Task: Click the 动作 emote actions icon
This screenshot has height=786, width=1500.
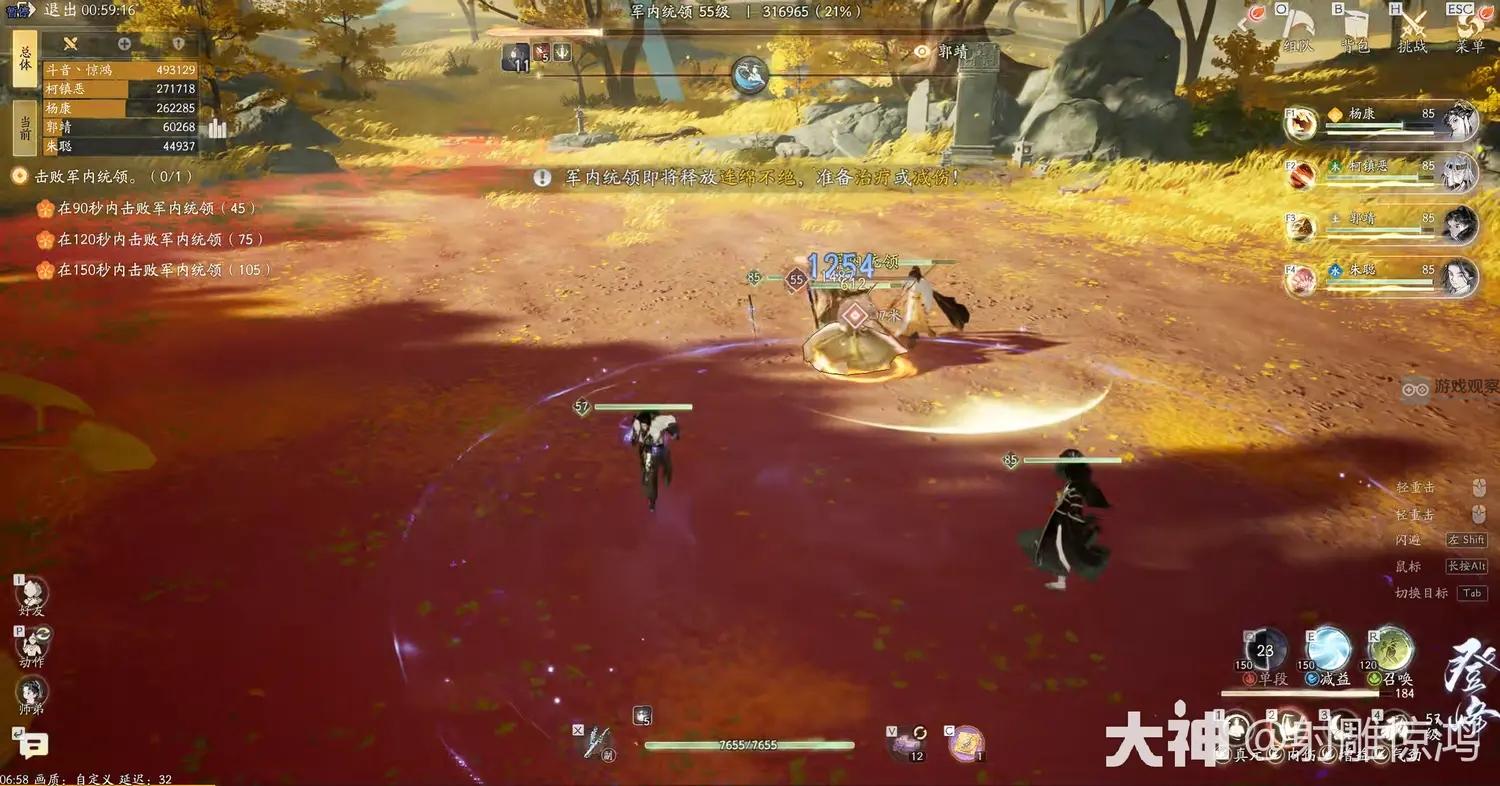Action: [x=32, y=644]
